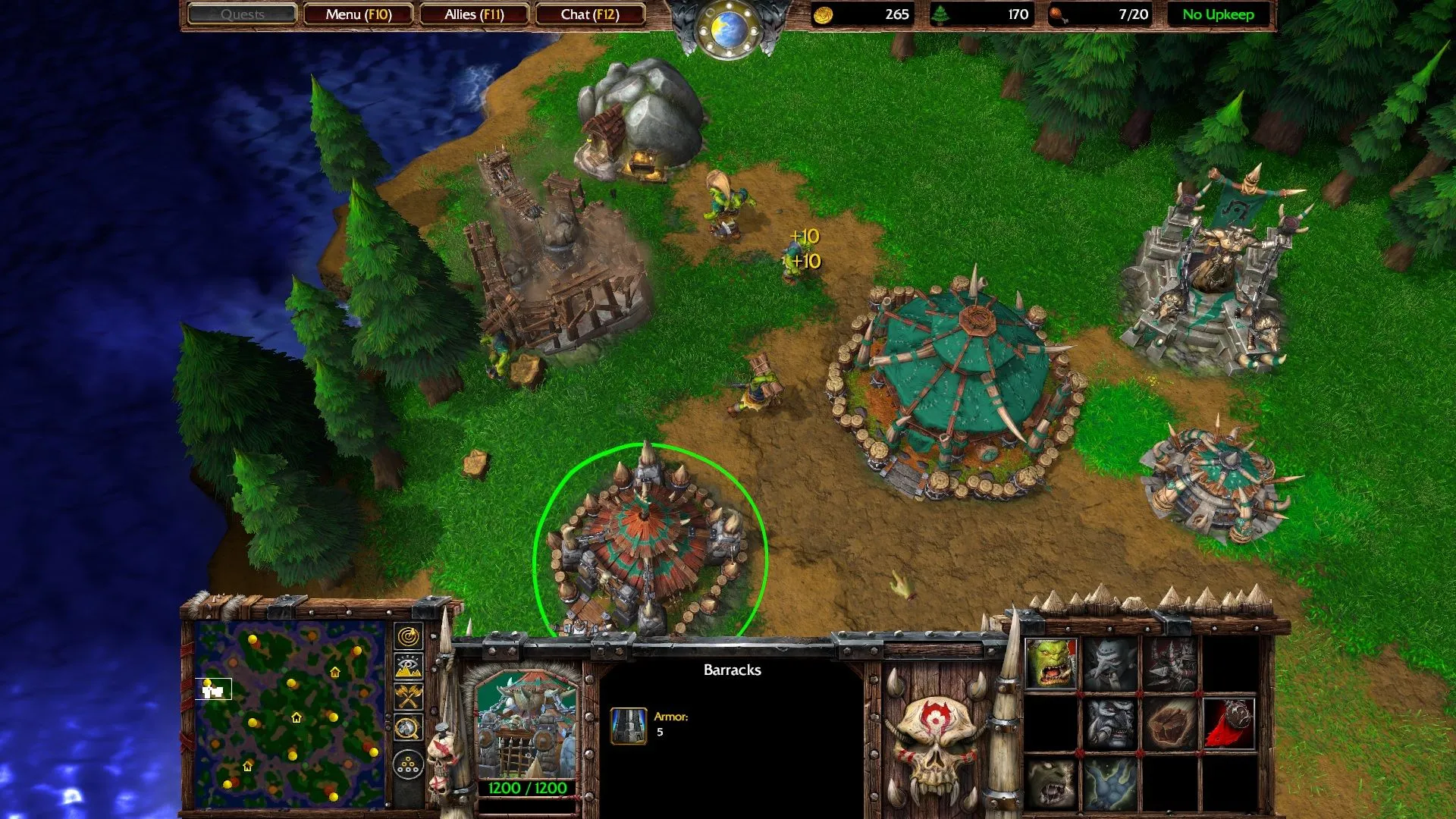Screen dimensions: 1456x819
Task: Click the Barracks portrait
Action: click(527, 724)
